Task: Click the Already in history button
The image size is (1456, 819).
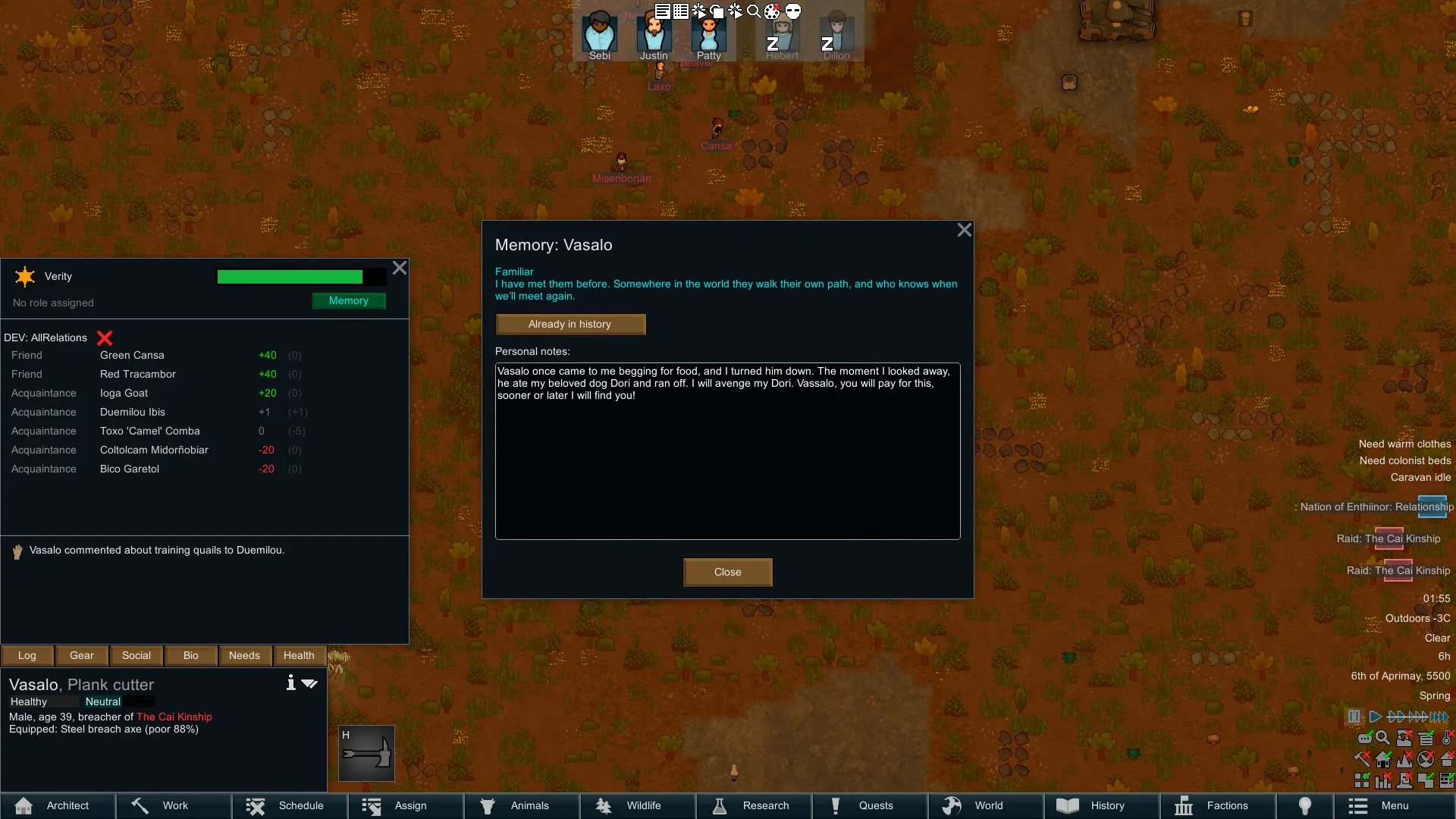Action: pos(570,324)
